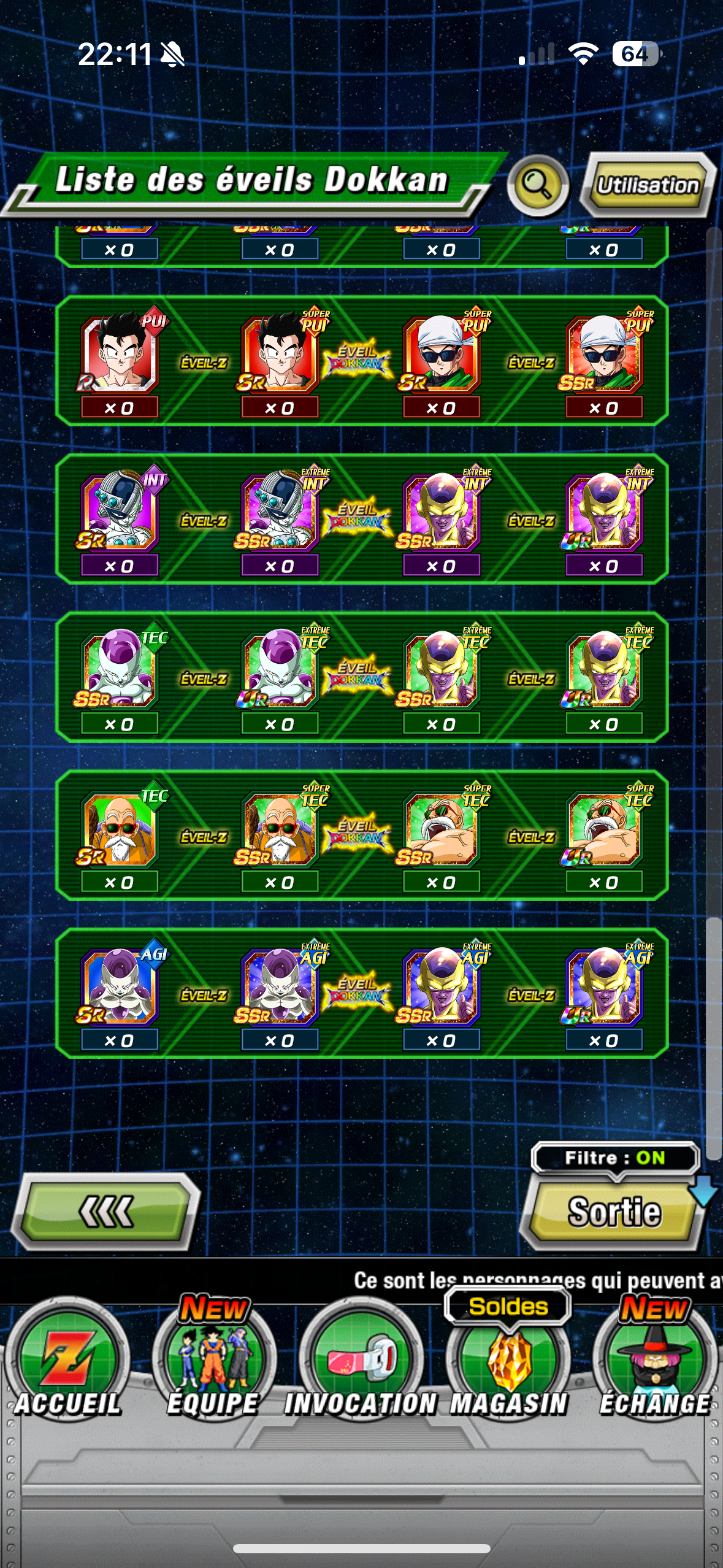The width and height of the screenshot is (723, 1568).
Task: Go back with the green arrows button
Action: click(105, 1212)
